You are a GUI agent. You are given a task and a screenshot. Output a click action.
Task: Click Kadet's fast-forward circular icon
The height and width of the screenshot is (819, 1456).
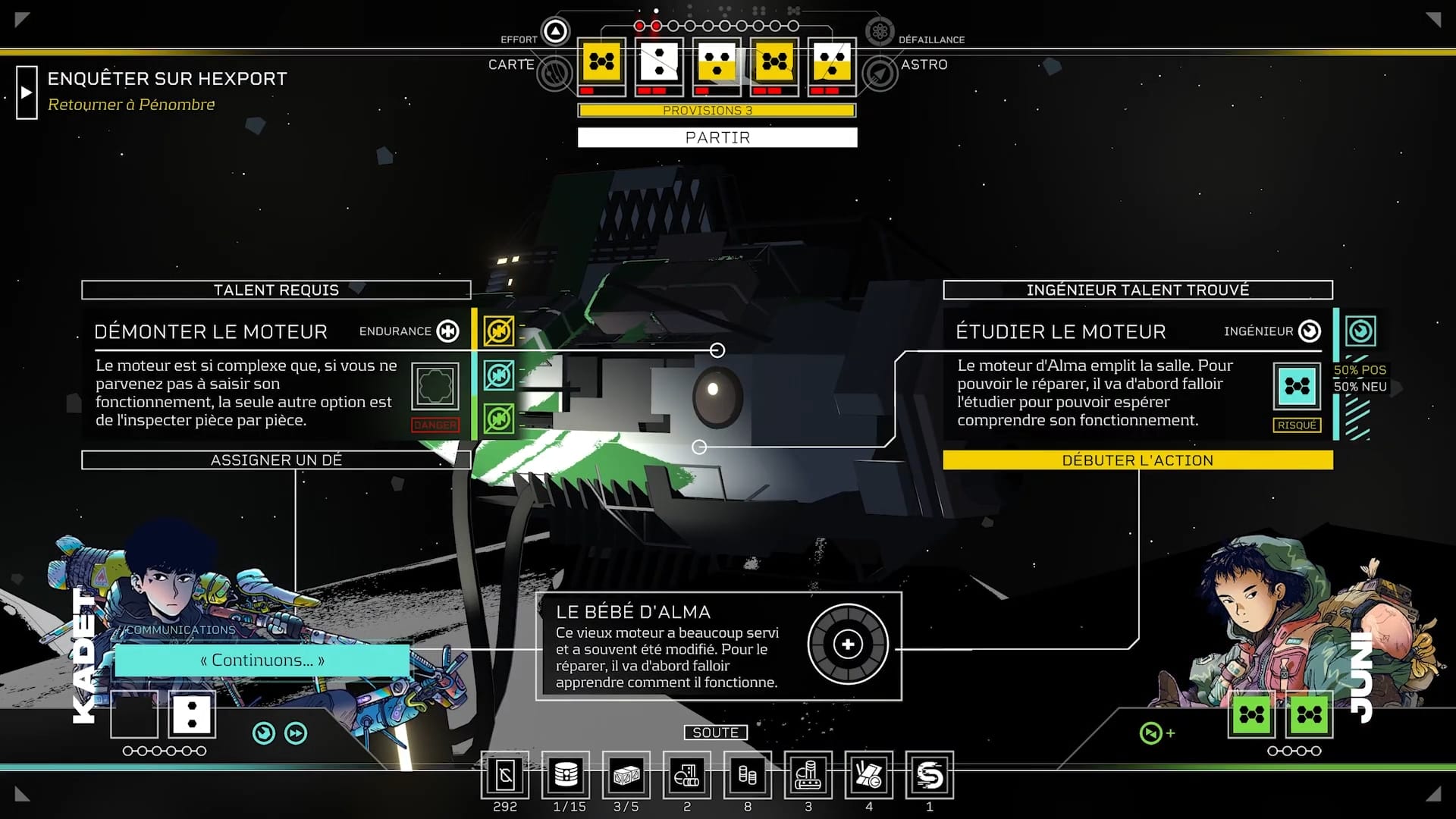tap(296, 733)
